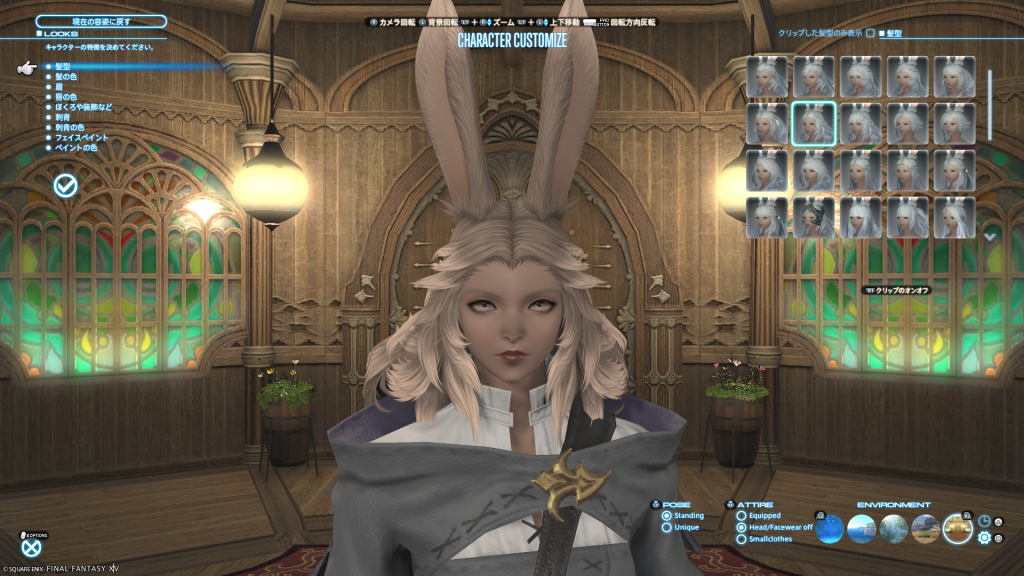Choose the 唇の色 menu entry
1024x576 pixels.
point(64,97)
